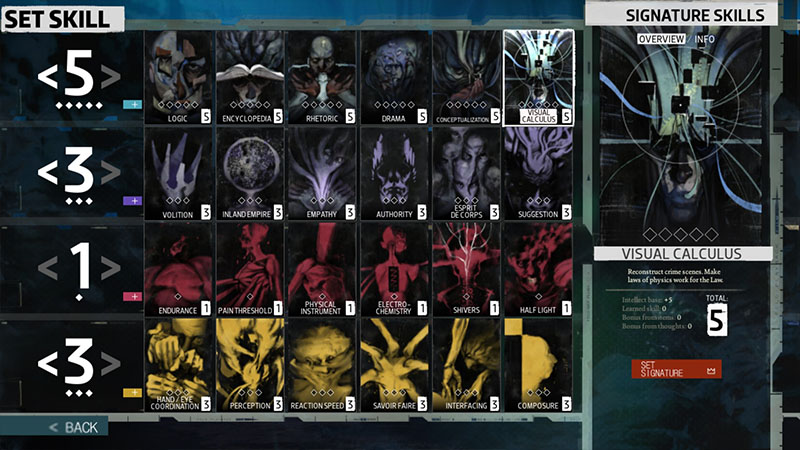Choose the Empathy skill card
Viewport: 800px width, 450px height.
tap(322, 172)
